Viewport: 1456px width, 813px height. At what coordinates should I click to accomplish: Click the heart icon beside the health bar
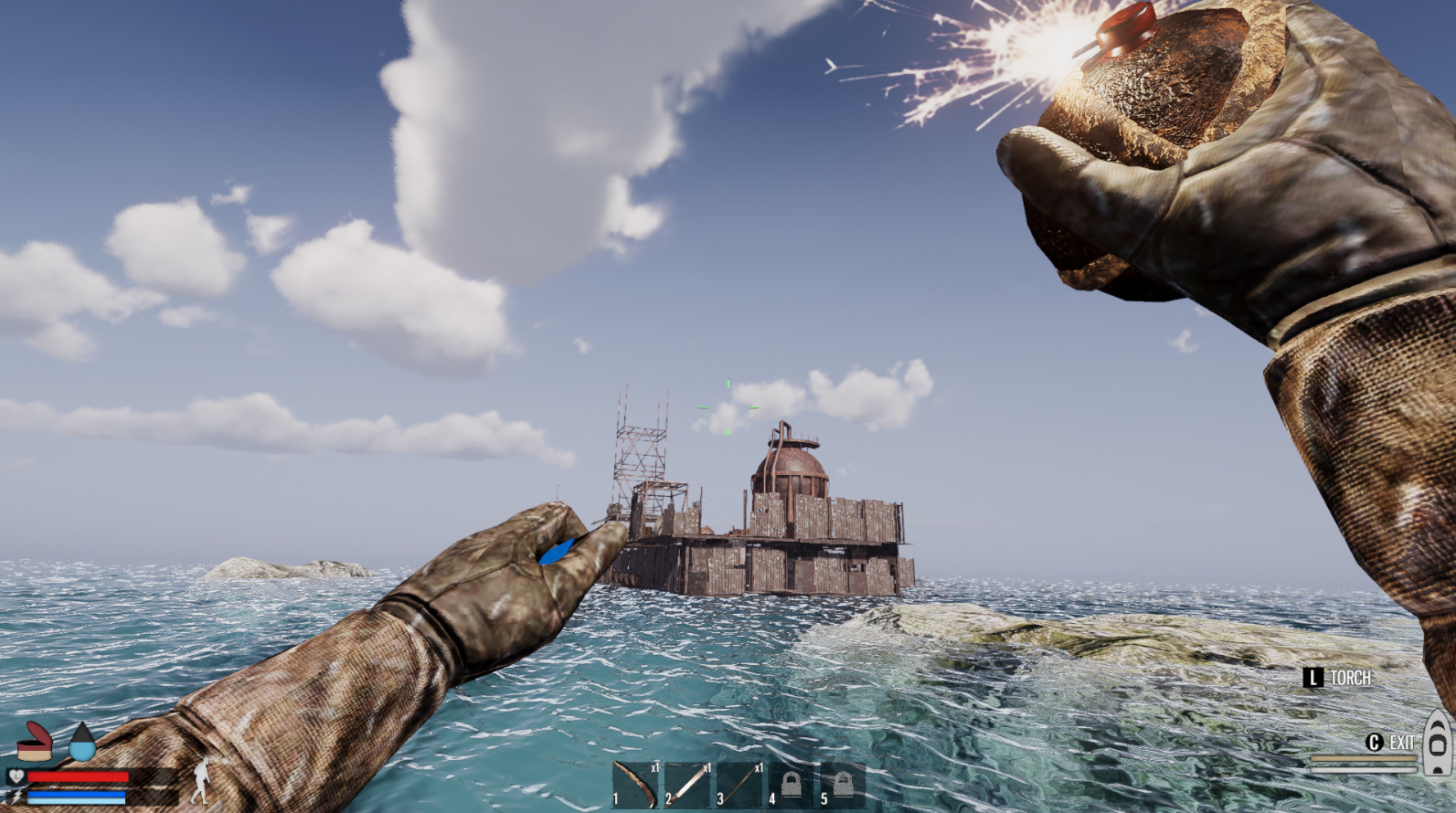pos(16,776)
